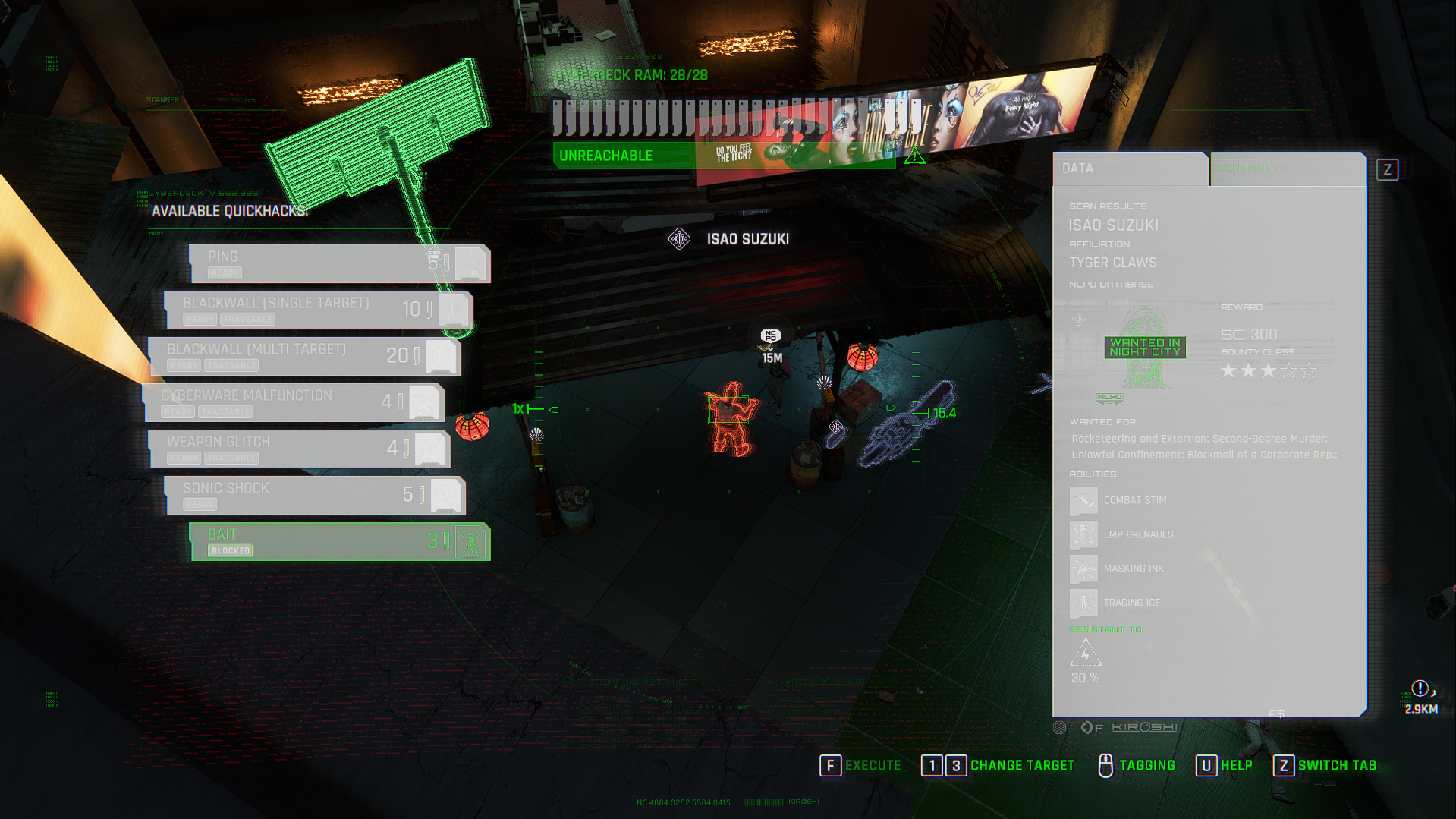Click the quest marker showing 2.9KM
Viewport: 1456px width, 819px height.
coord(1420,689)
